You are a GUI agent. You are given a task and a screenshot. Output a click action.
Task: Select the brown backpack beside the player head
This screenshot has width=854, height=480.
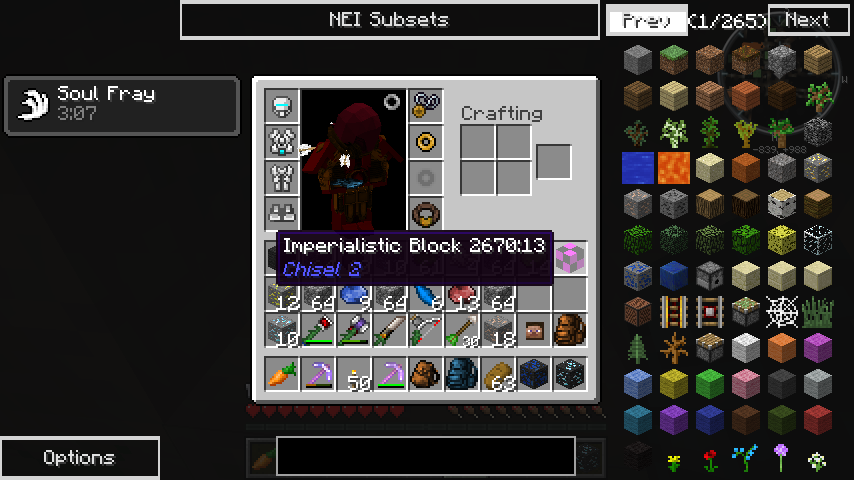coord(570,330)
